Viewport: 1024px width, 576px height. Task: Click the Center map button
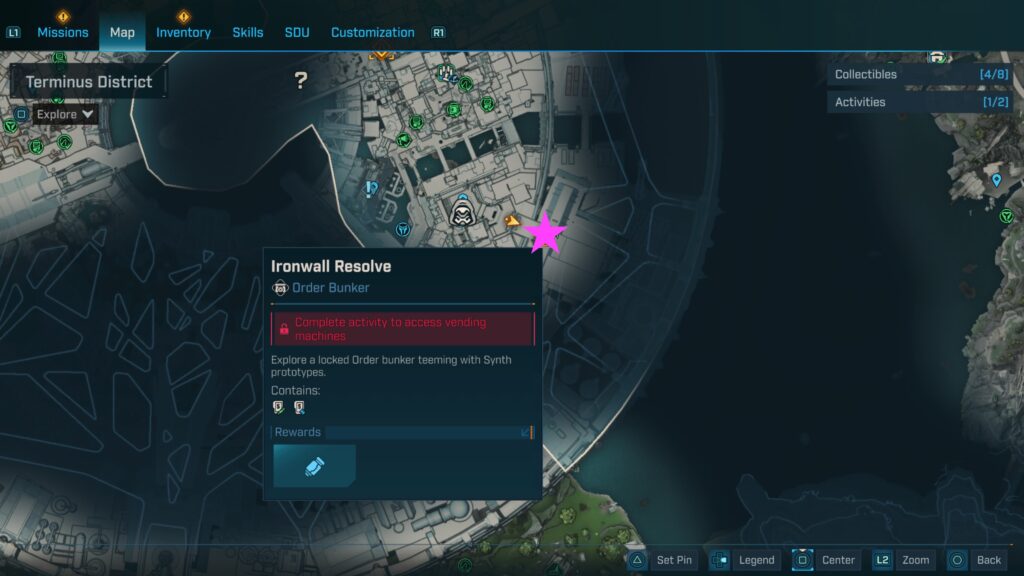pos(825,560)
